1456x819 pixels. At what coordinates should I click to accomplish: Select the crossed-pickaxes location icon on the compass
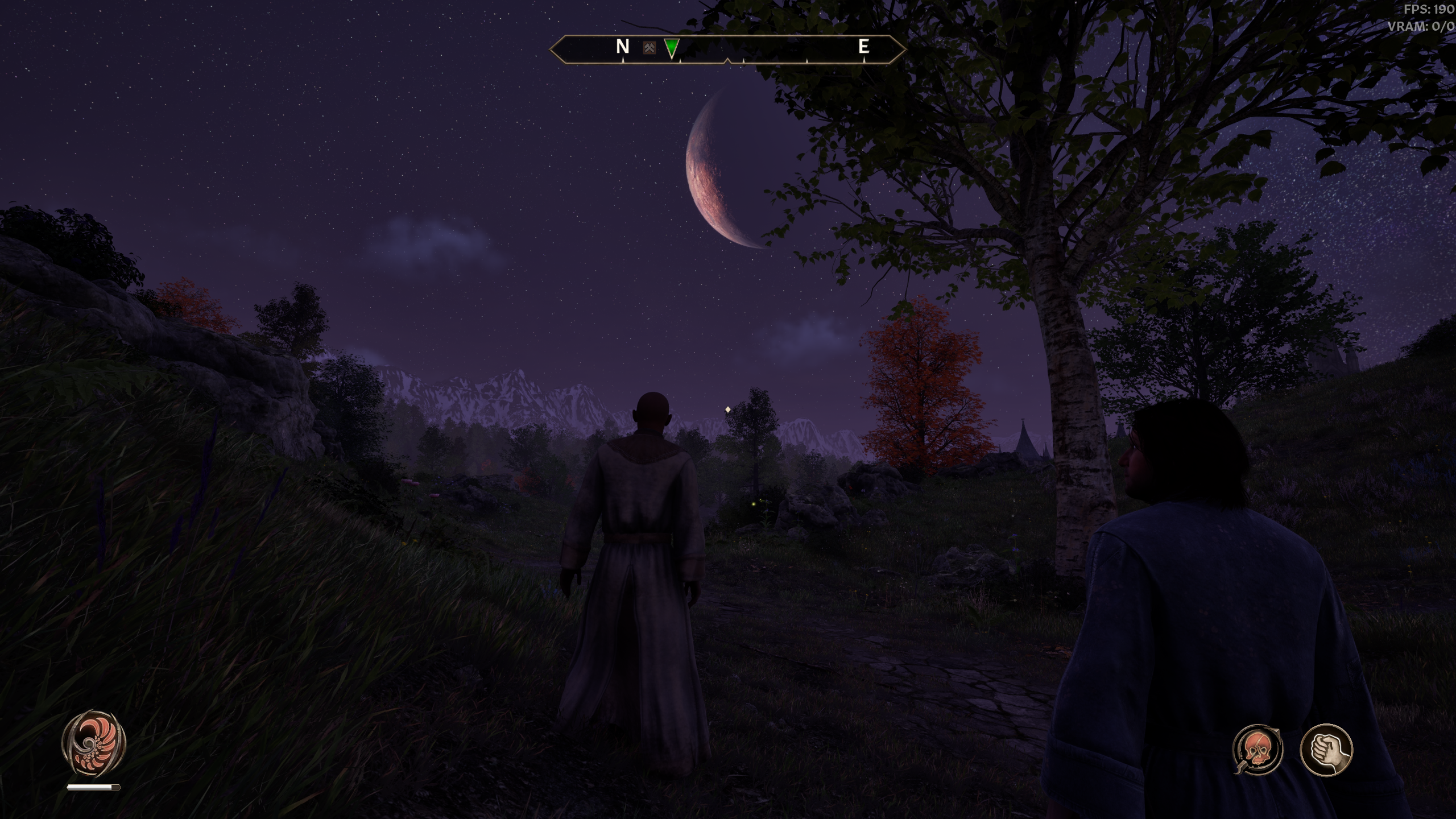coord(650,48)
